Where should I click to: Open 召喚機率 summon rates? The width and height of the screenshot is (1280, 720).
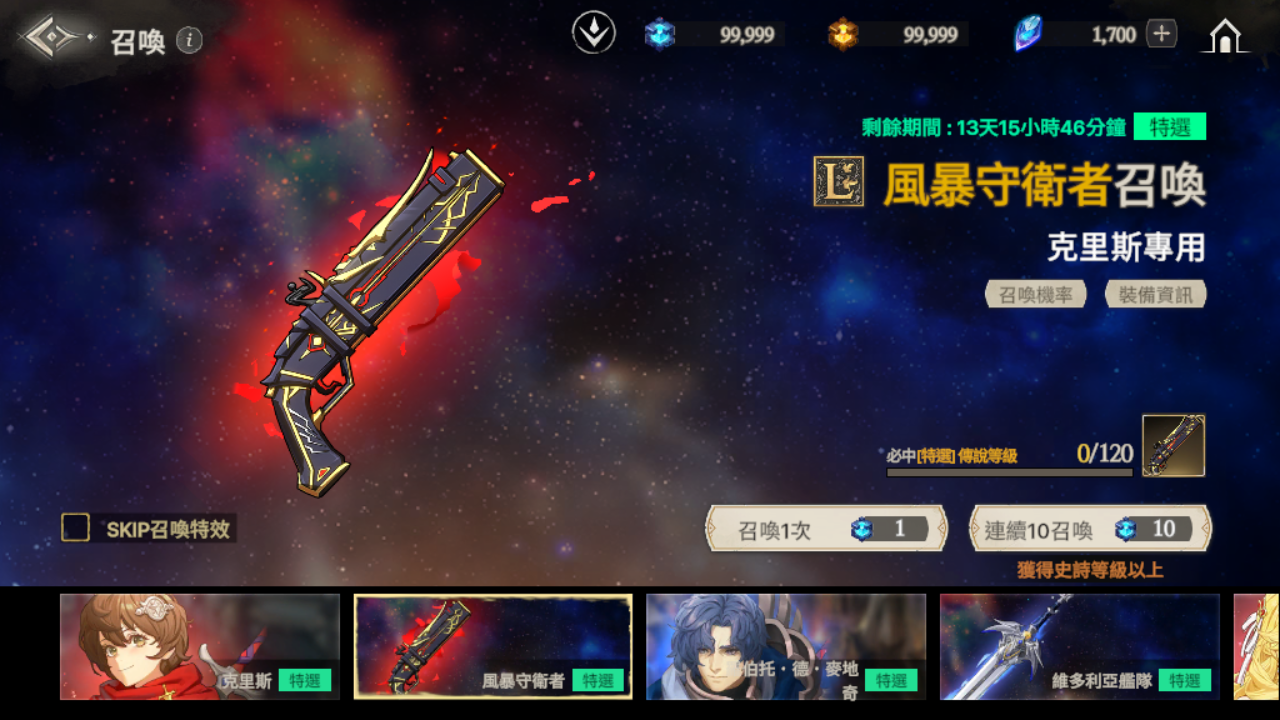tap(1035, 294)
